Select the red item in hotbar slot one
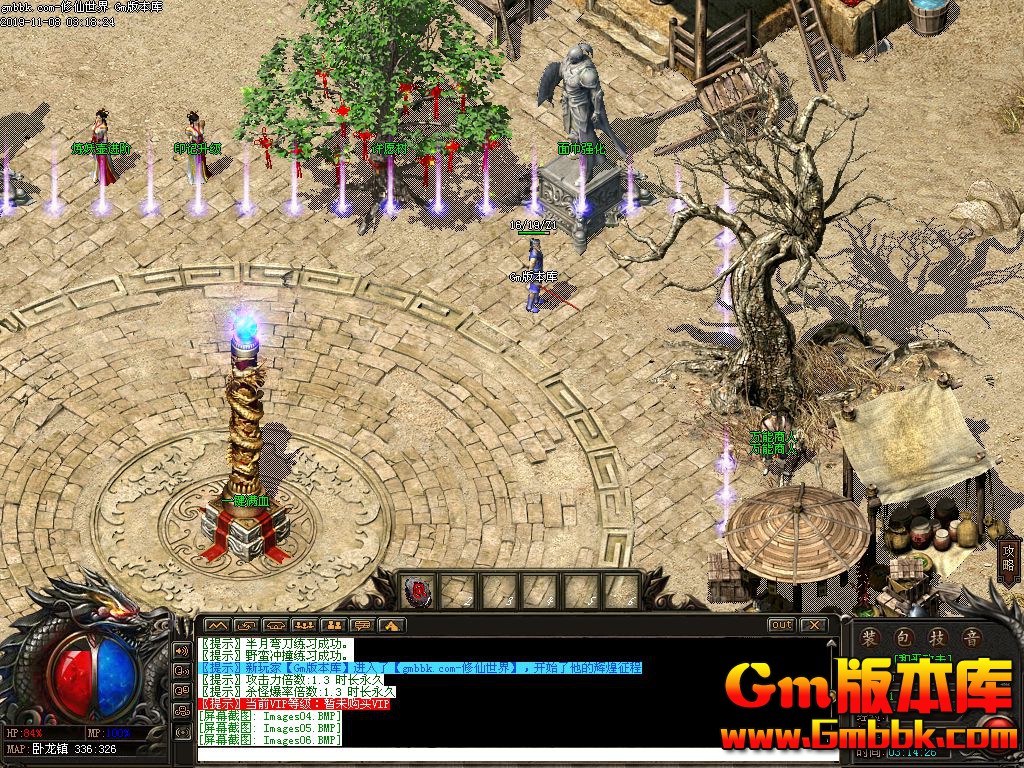 417,591
